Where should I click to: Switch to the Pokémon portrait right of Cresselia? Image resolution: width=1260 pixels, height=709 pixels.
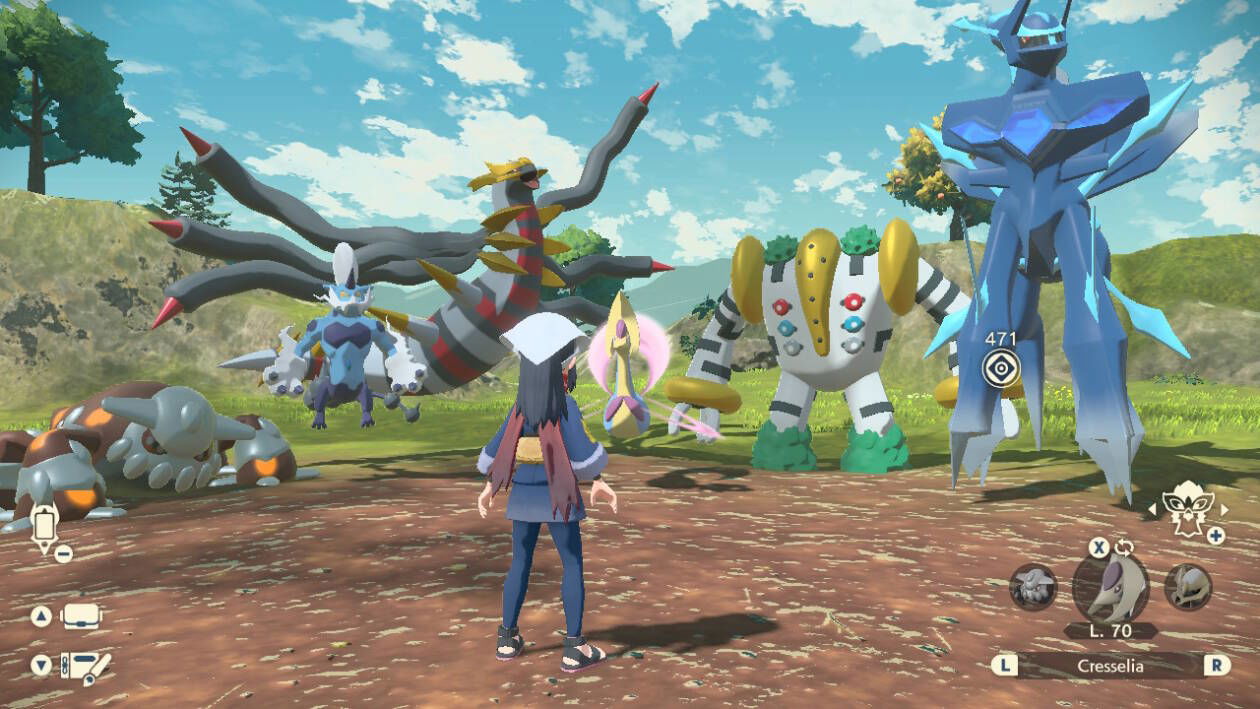point(1188,587)
